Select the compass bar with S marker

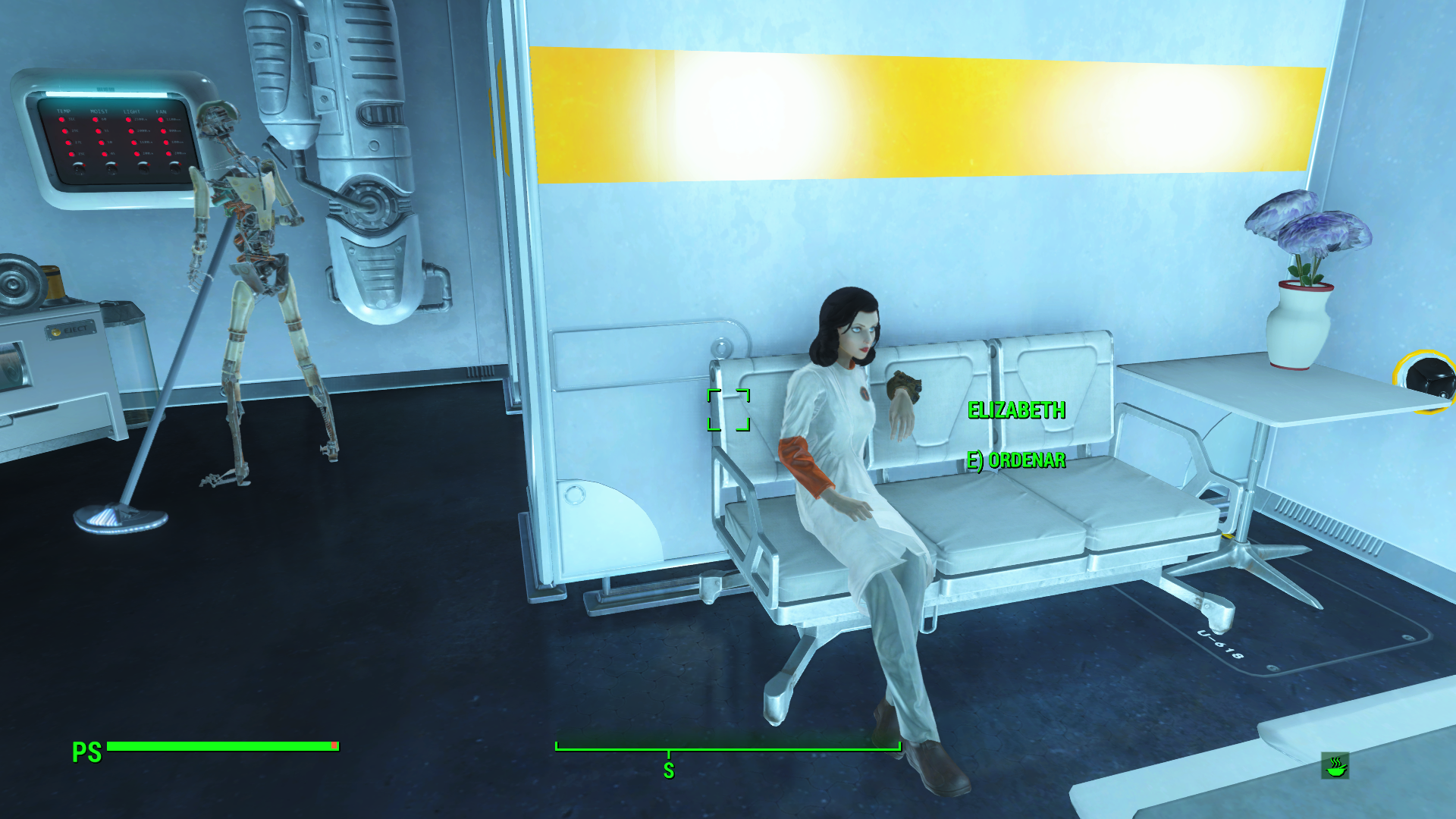coord(728,749)
